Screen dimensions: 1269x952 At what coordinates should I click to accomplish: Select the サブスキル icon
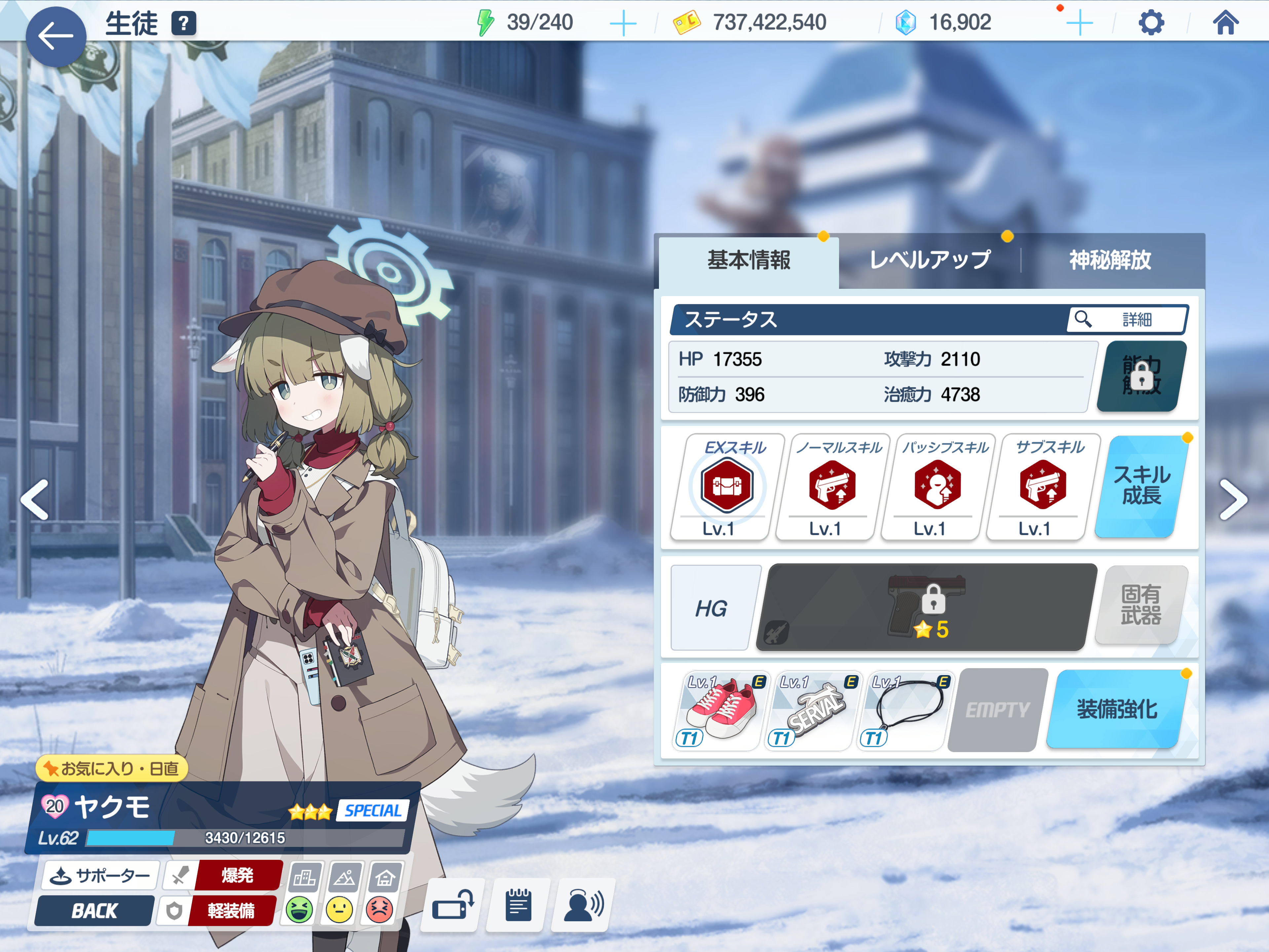pyautogui.click(x=1042, y=486)
